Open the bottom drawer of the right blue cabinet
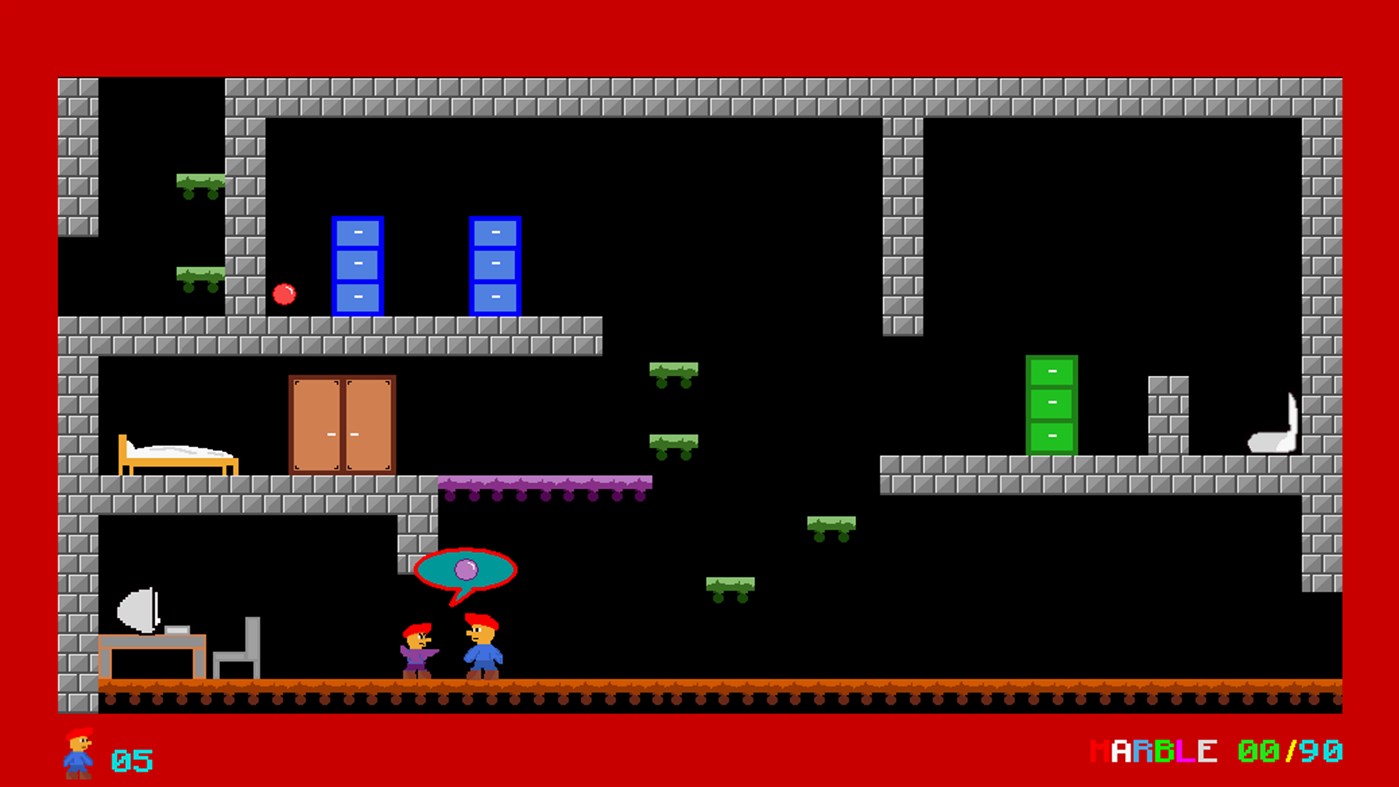Screen dimensions: 1399x787 (x=494, y=296)
